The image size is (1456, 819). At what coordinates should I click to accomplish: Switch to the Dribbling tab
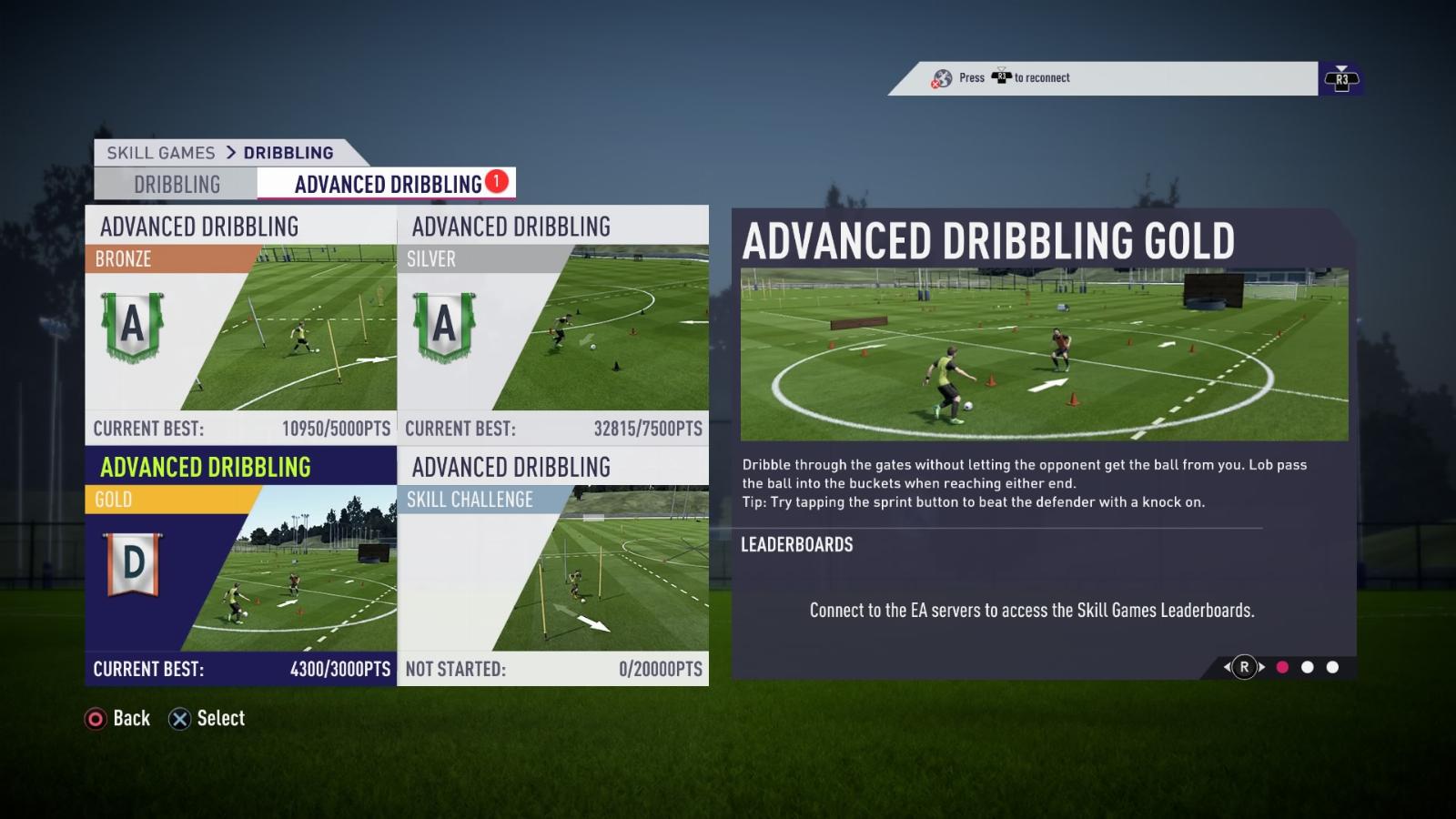tap(177, 185)
